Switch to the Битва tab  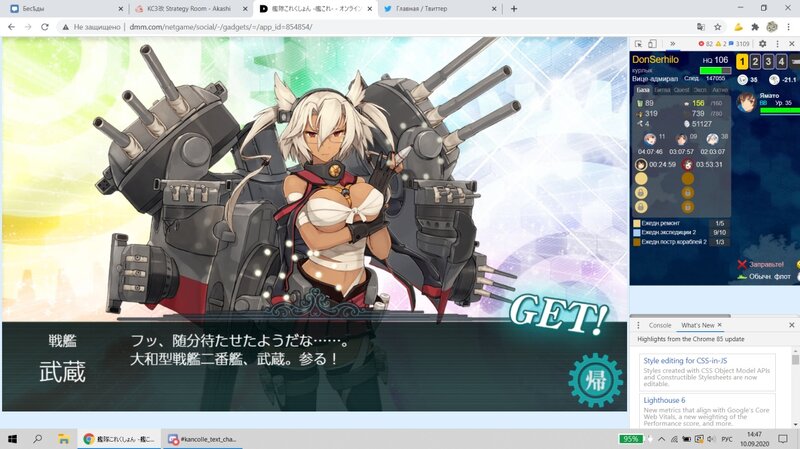663,89
